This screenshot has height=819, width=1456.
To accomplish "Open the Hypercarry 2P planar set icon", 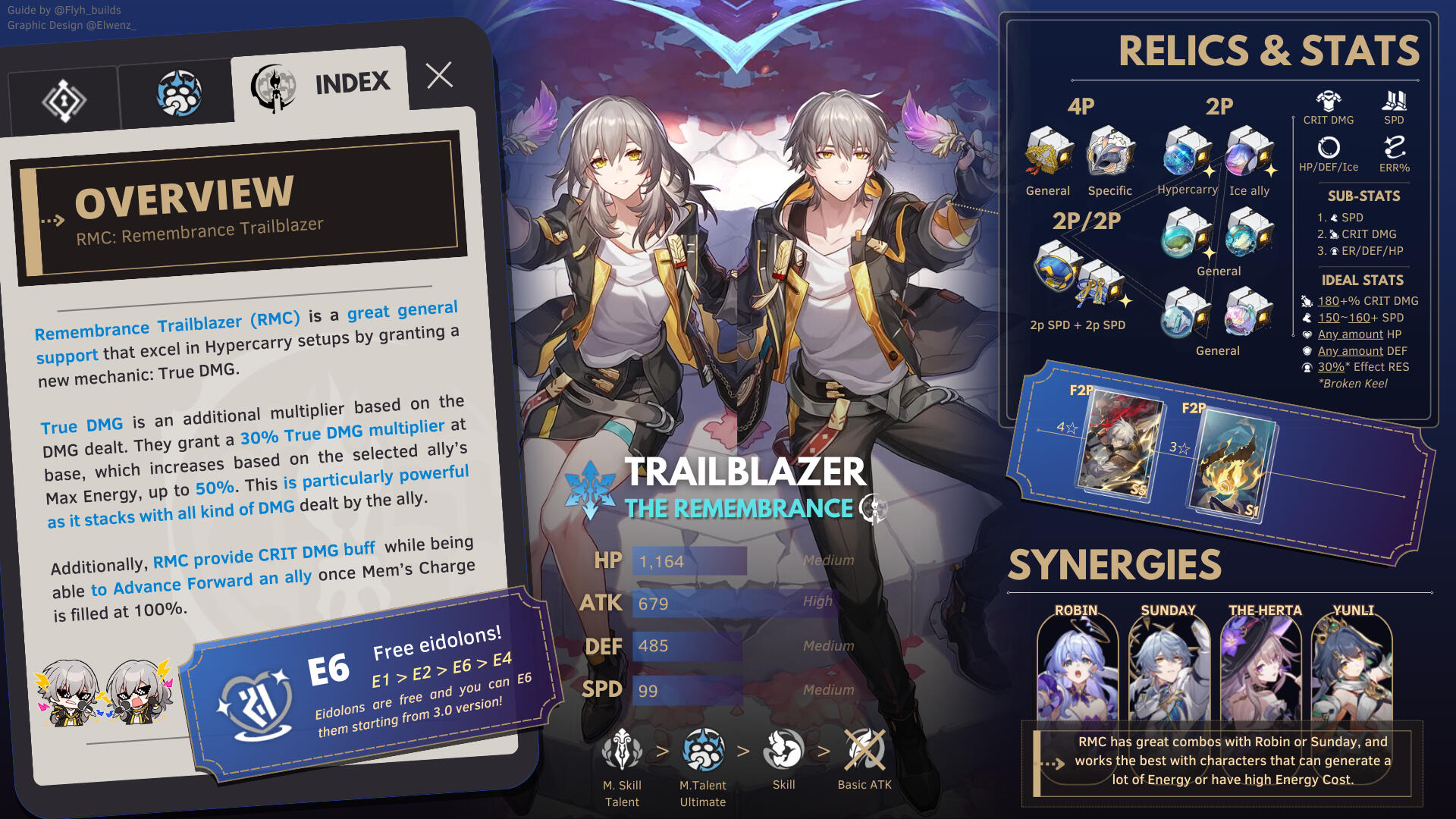I will (x=1186, y=152).
